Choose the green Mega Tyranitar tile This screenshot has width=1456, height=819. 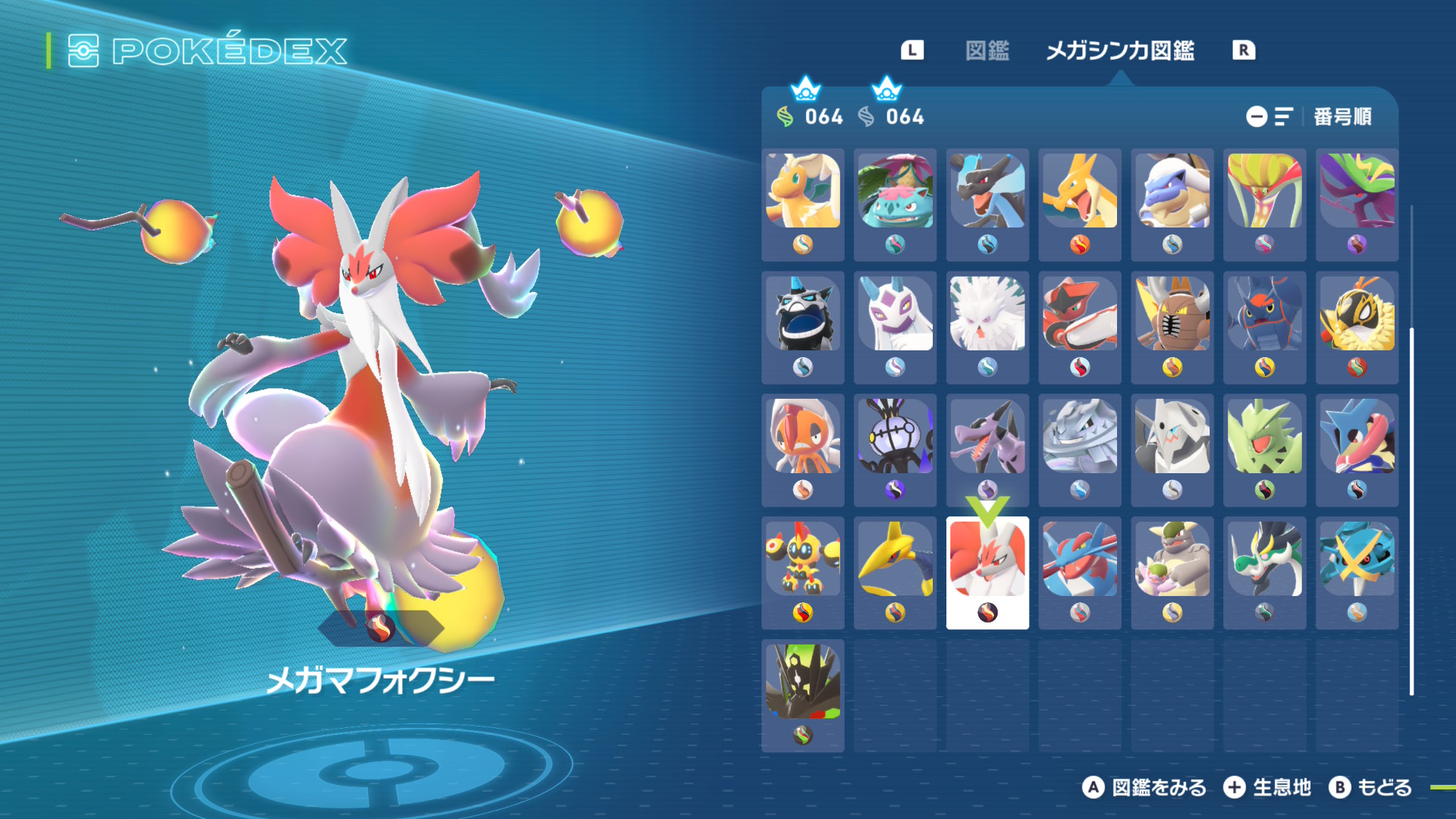click(x=1265, y=449)
